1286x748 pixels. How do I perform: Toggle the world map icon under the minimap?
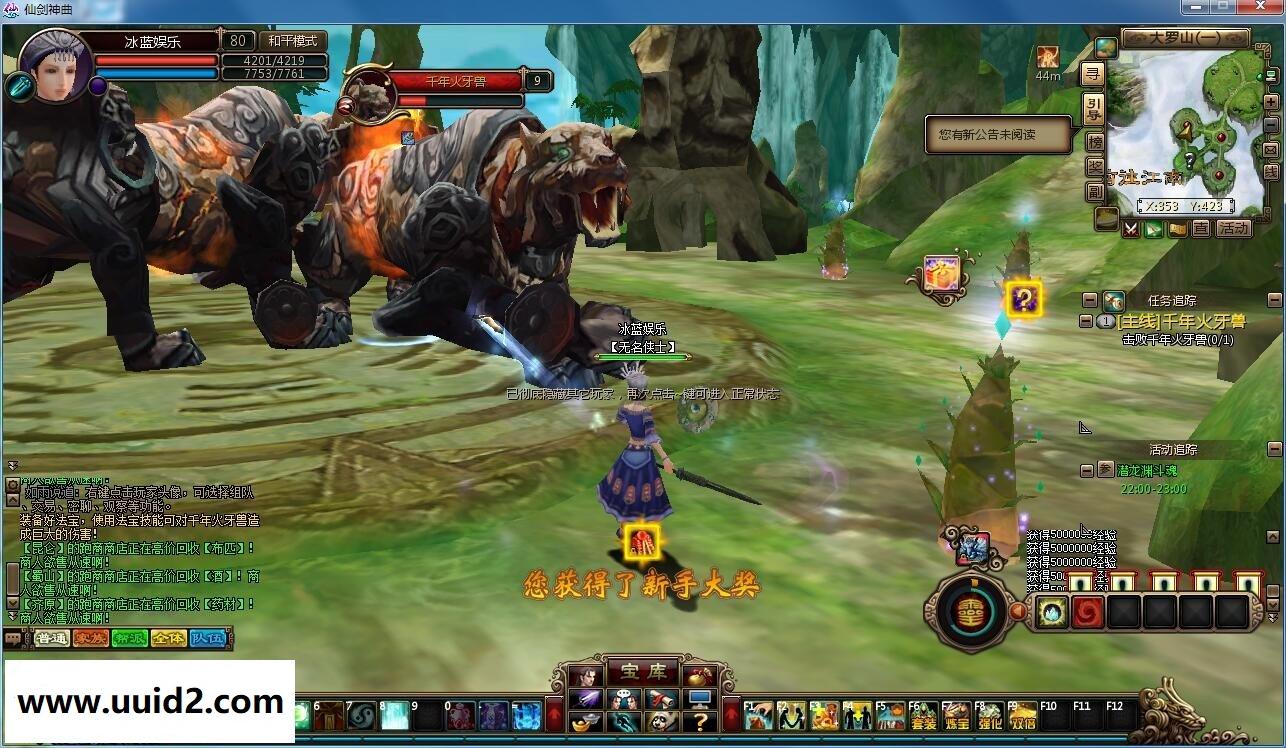click(x=1177, y=230)
